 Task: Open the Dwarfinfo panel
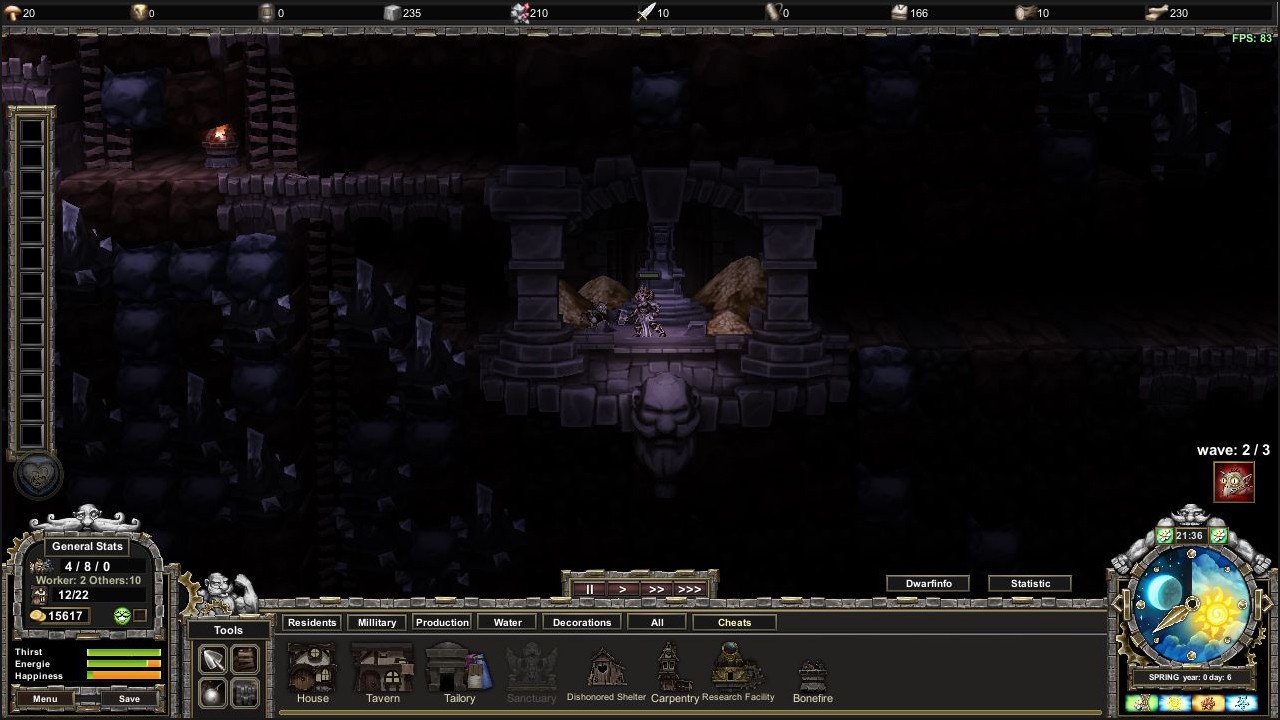pos(927,583)
